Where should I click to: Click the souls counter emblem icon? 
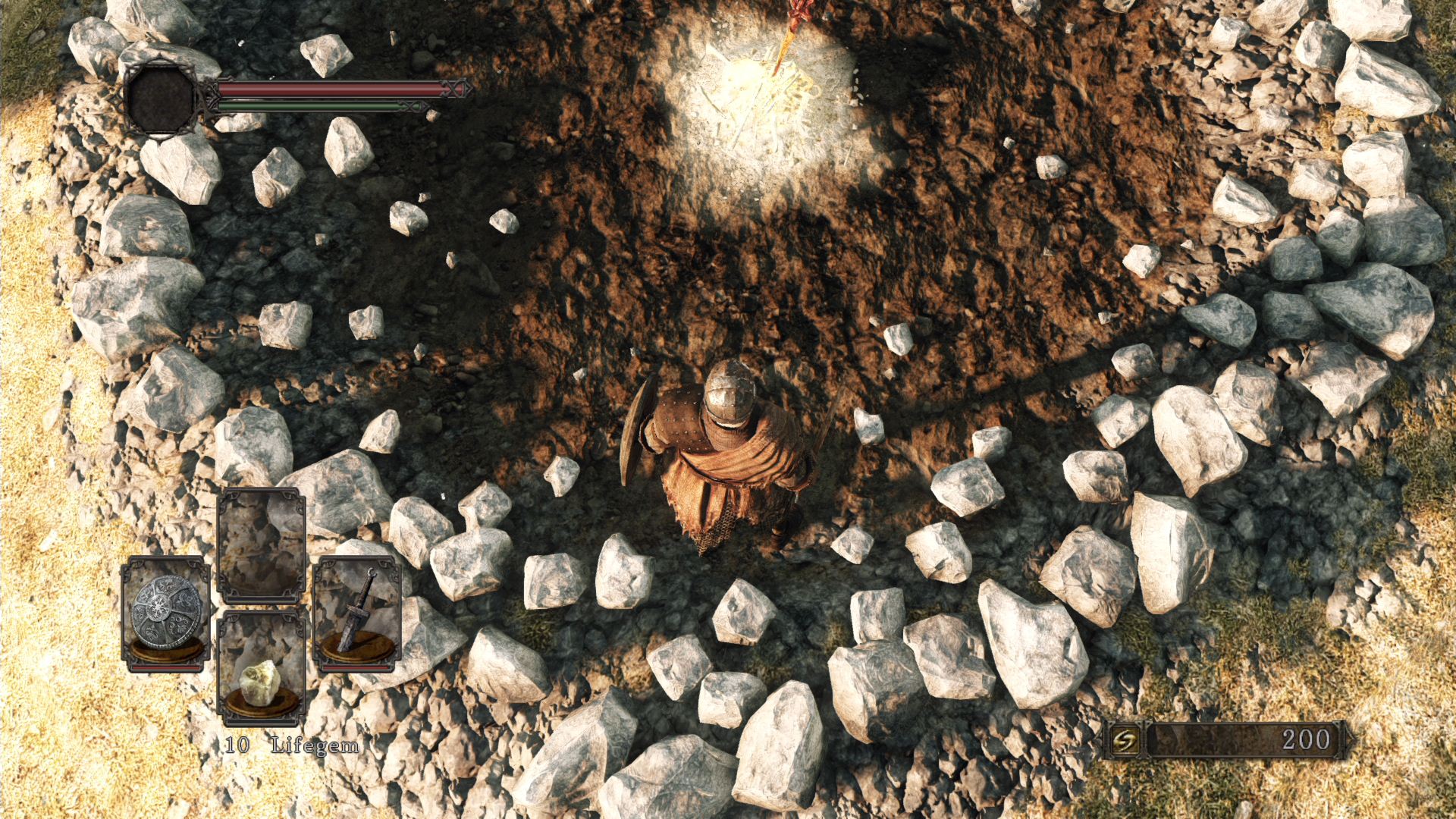1123,739
